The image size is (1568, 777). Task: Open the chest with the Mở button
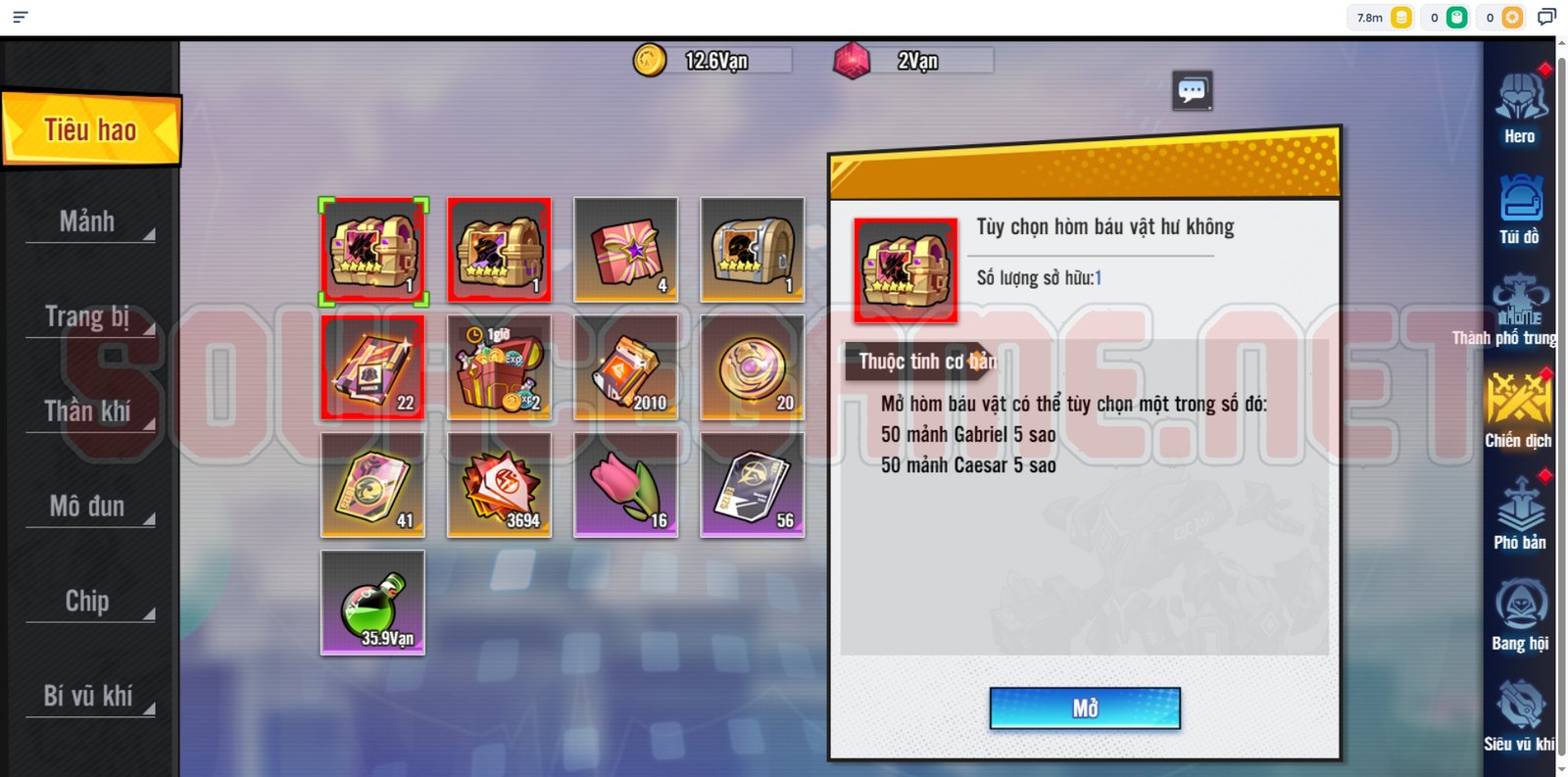pos(1084,708)
